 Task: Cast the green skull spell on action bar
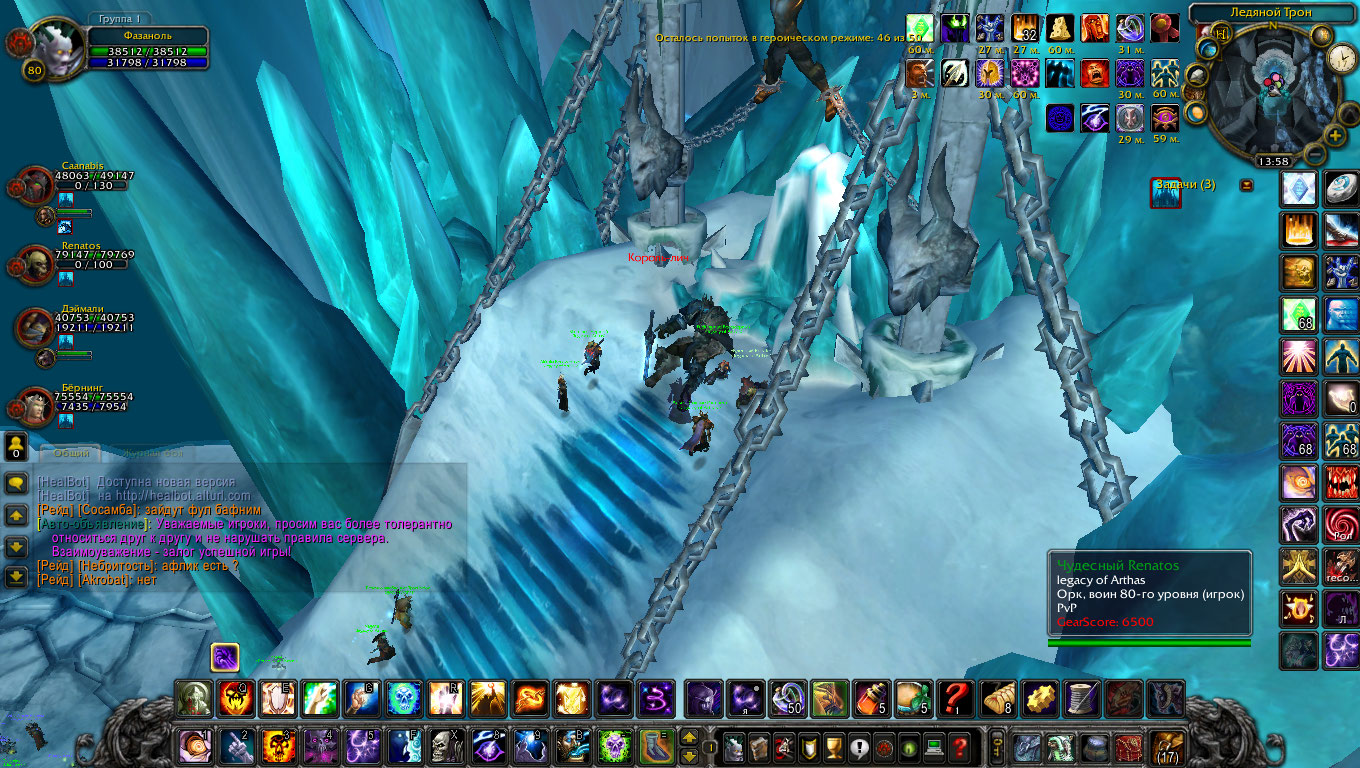point(613,746)
